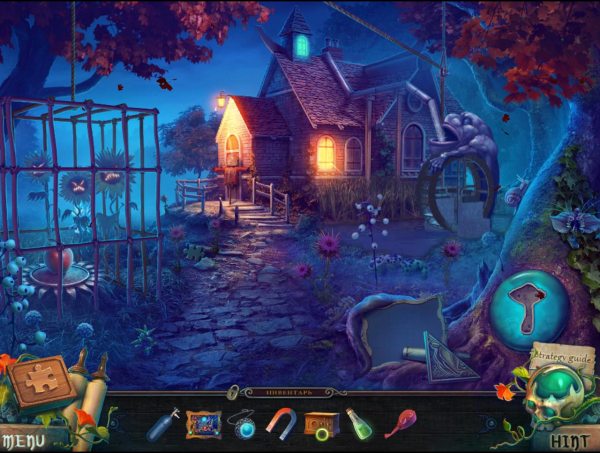Image resolution: width=600 pixels, height=453 pixels.
Task: Open the game MENU
Action: [22, 439]
